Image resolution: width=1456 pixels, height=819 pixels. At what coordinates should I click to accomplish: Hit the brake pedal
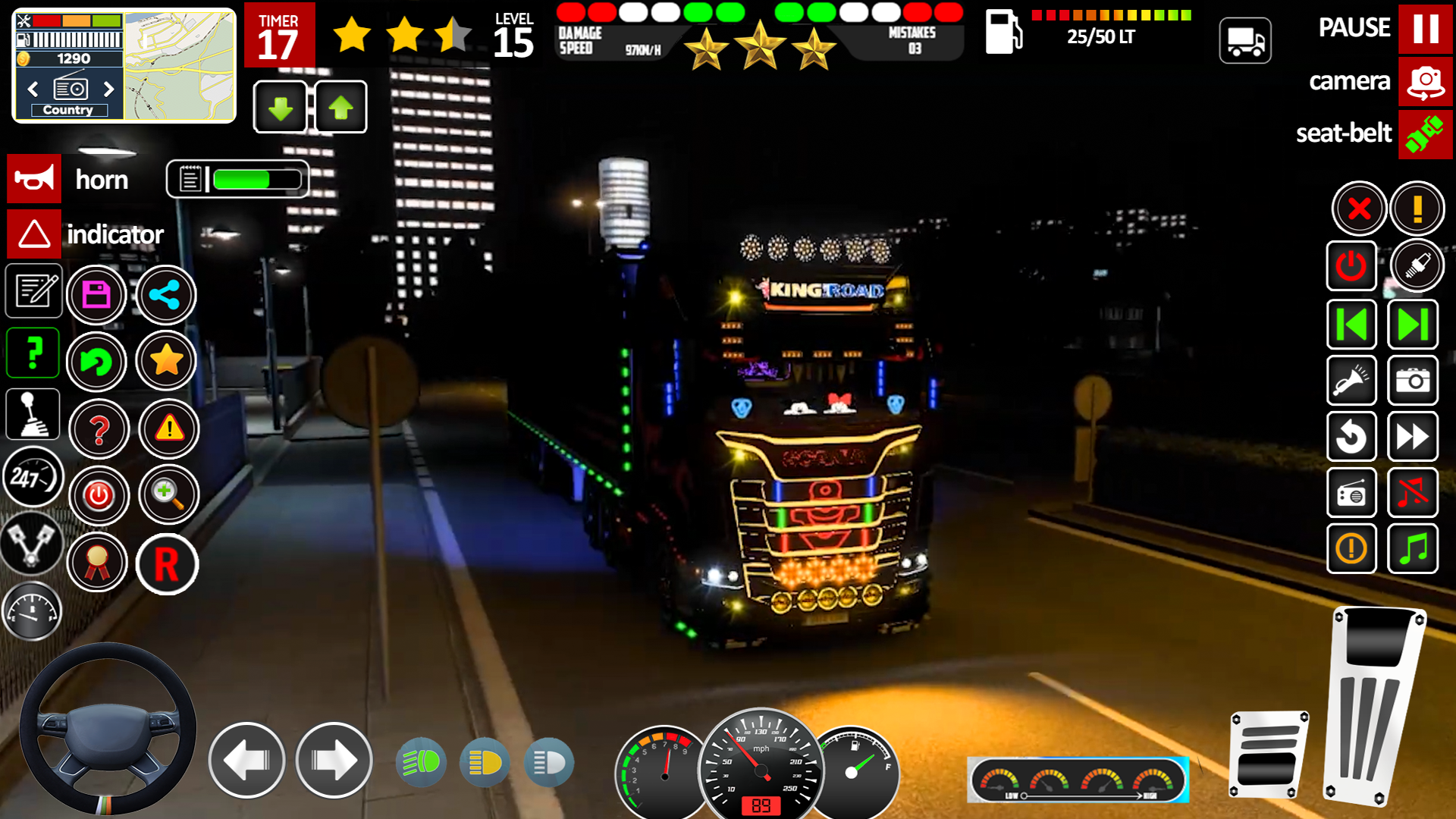tap(1268, 755)
